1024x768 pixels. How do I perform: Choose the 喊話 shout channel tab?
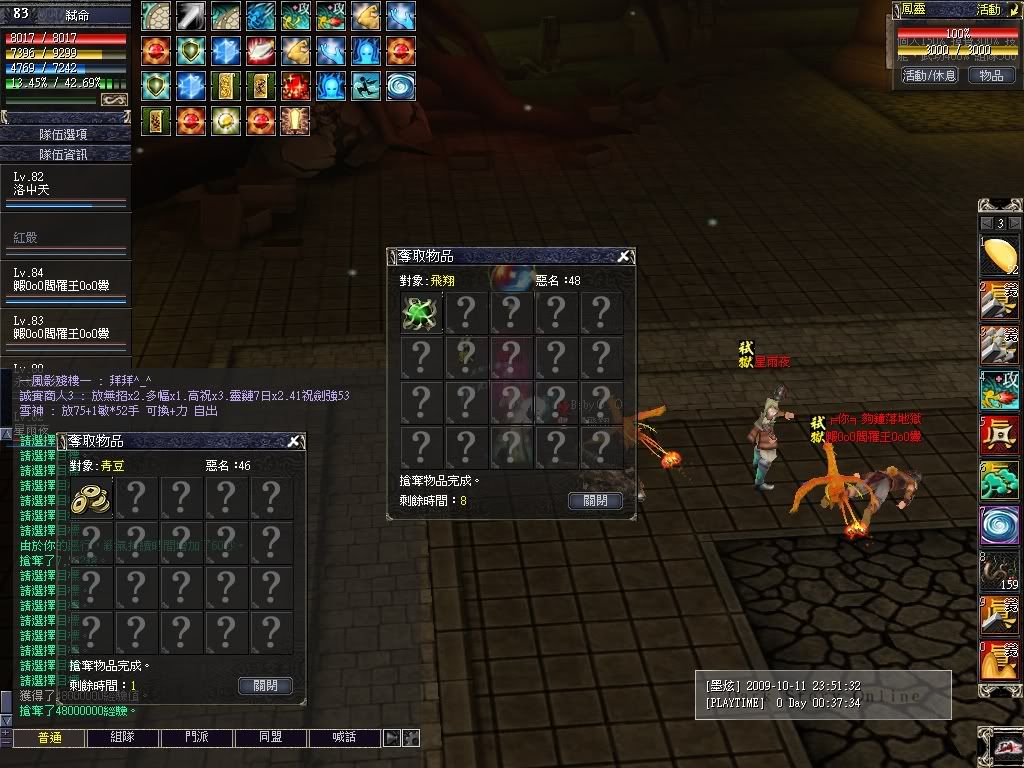coord(344,738)
